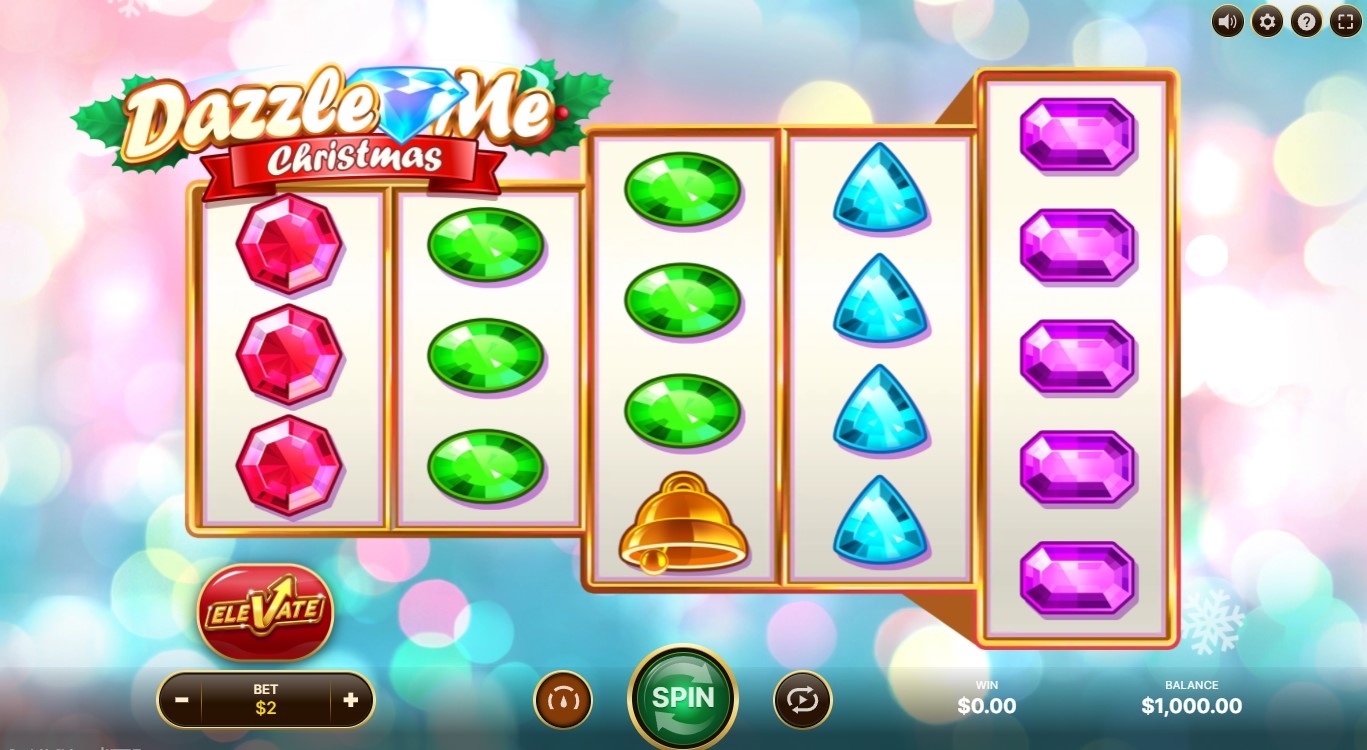Open settings via the gear icon
Screen dimensions: 1367x750
1267,21
